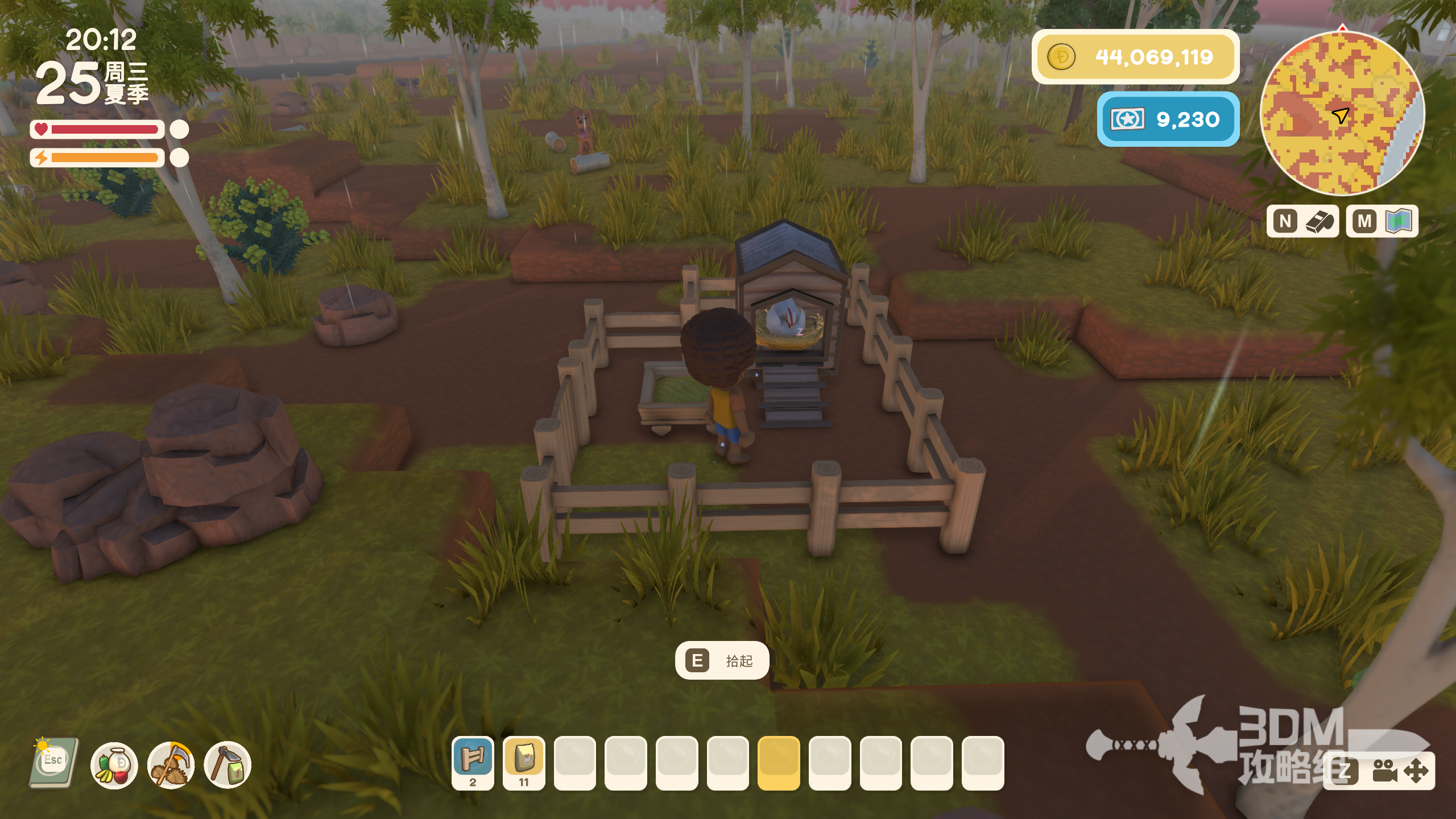Choose the highlighted yellow hotbar slot
The height and width of the screenshot is (819, 1456).
[779, 762]
